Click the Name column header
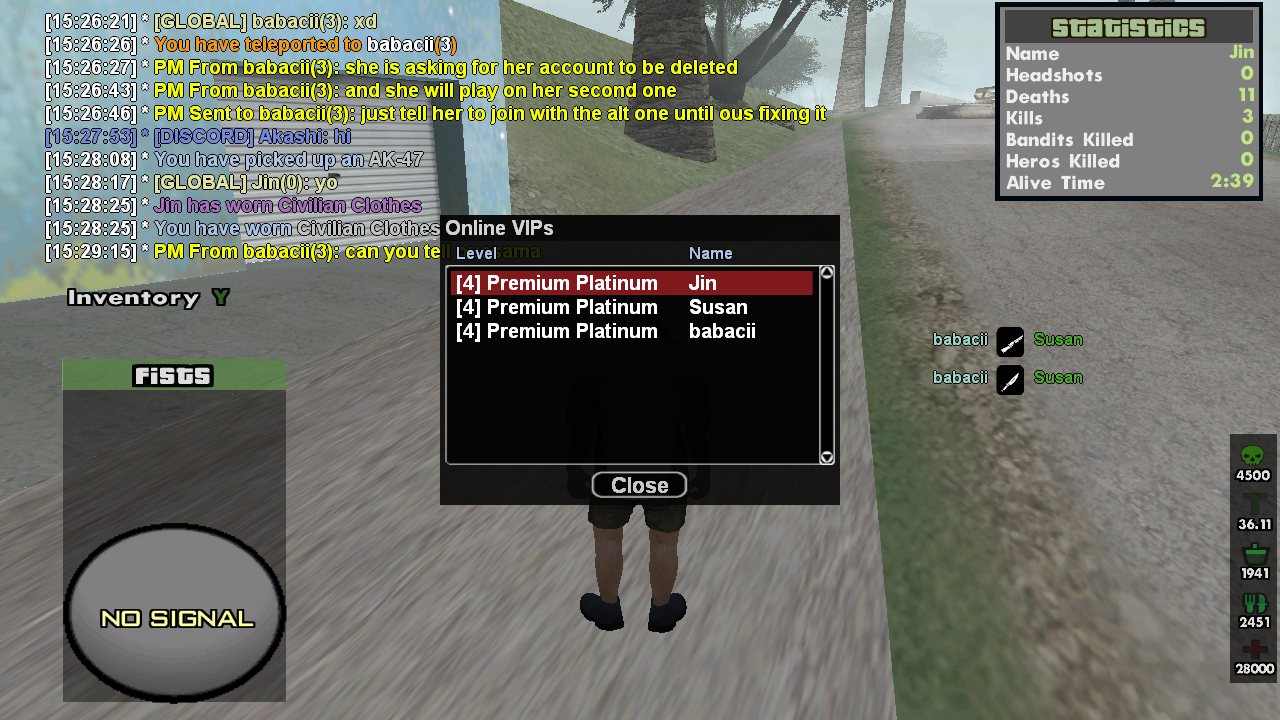This screenshot has height=720, width=1280. (x=710, y=253)
